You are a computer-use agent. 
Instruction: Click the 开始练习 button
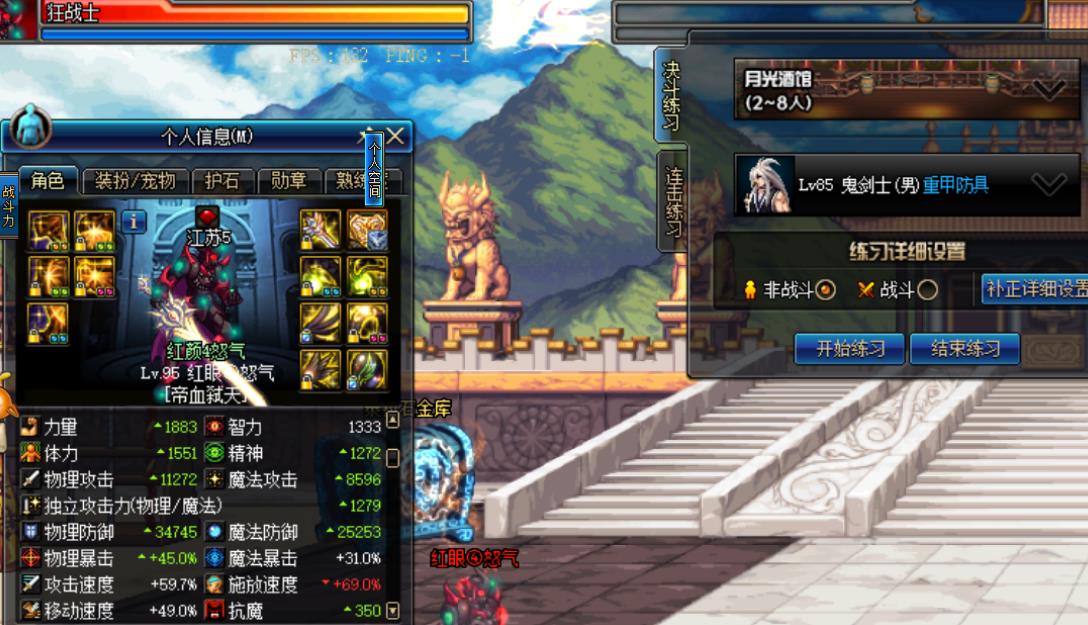pos(850,349)
